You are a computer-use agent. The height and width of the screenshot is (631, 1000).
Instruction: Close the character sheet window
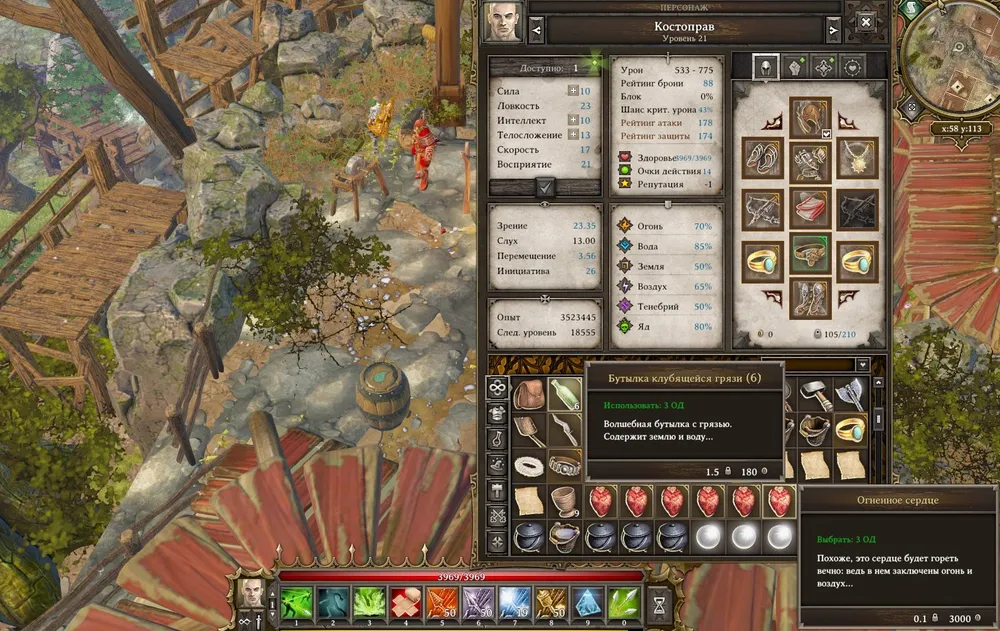[x=866, y=22]
